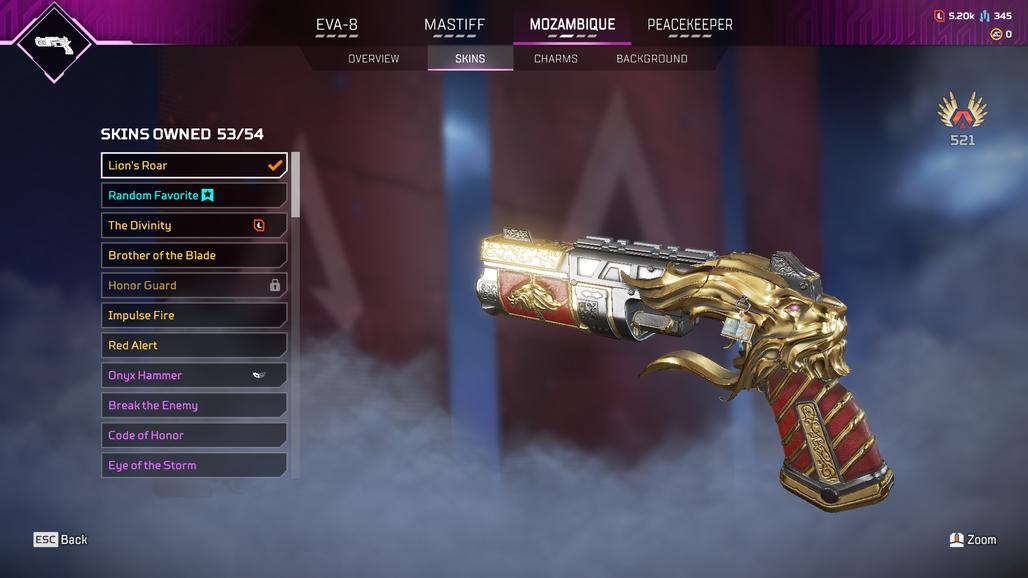This screenshot has width=1028, height=578.
Task: Select The Divinity skin
Action: pos(194,225)
